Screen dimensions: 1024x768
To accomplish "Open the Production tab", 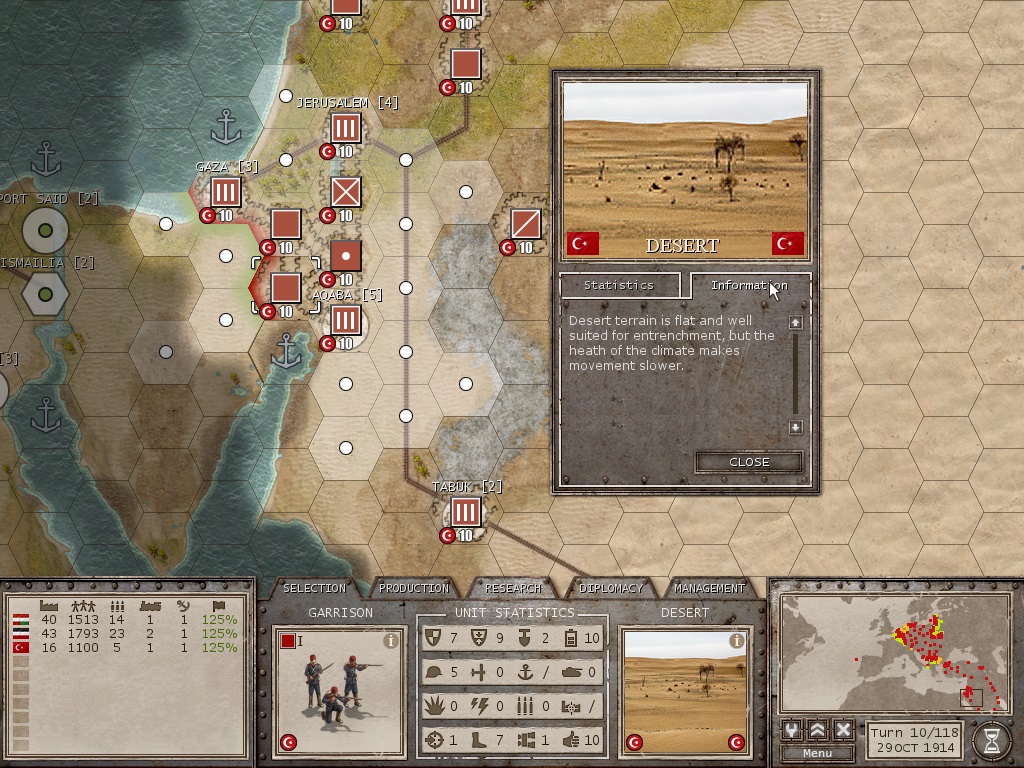I will (x=414, y=588).
